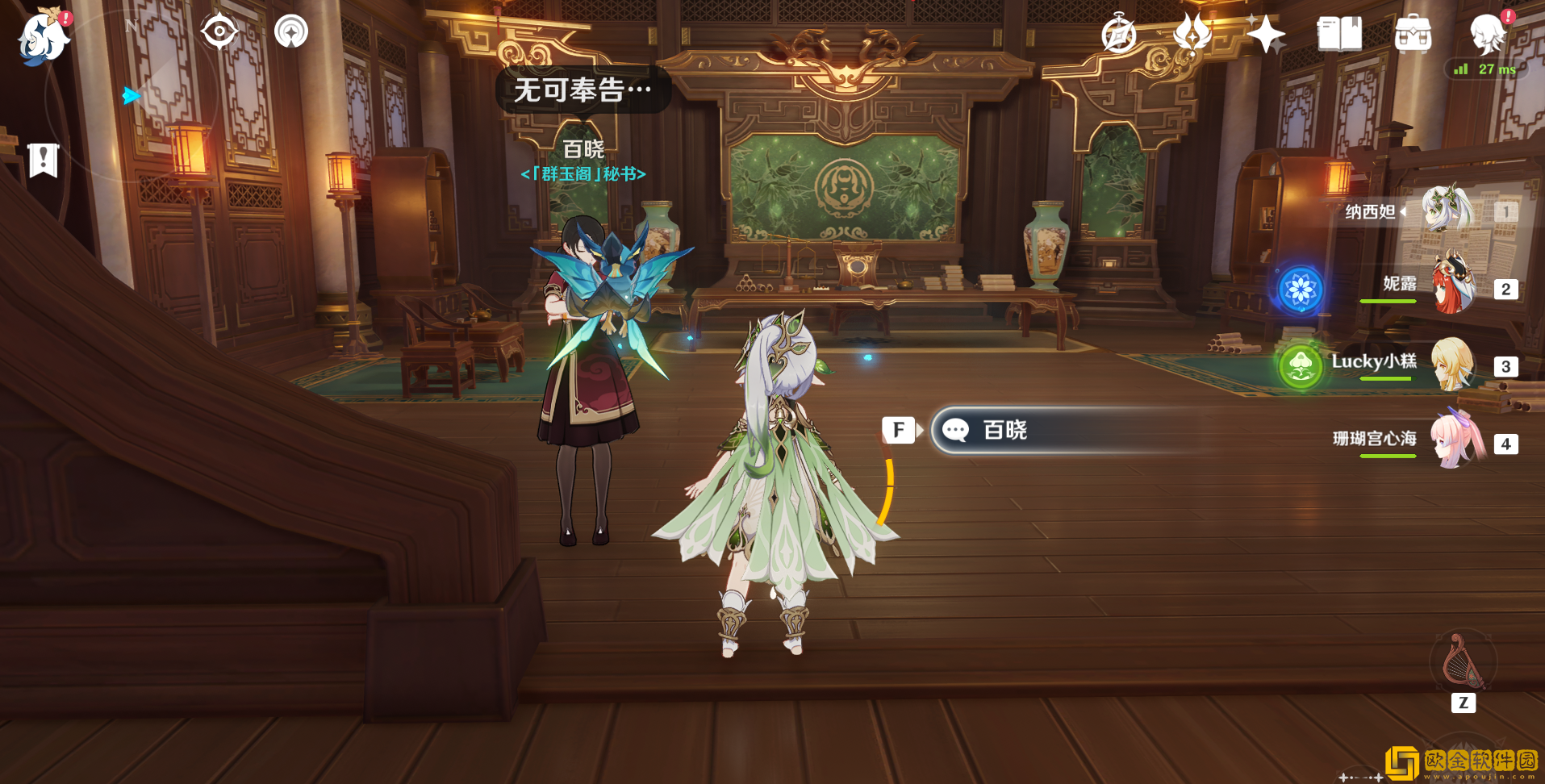Open the character head-silhouette icon
1545x784 pixels.
pos(1487,34)
